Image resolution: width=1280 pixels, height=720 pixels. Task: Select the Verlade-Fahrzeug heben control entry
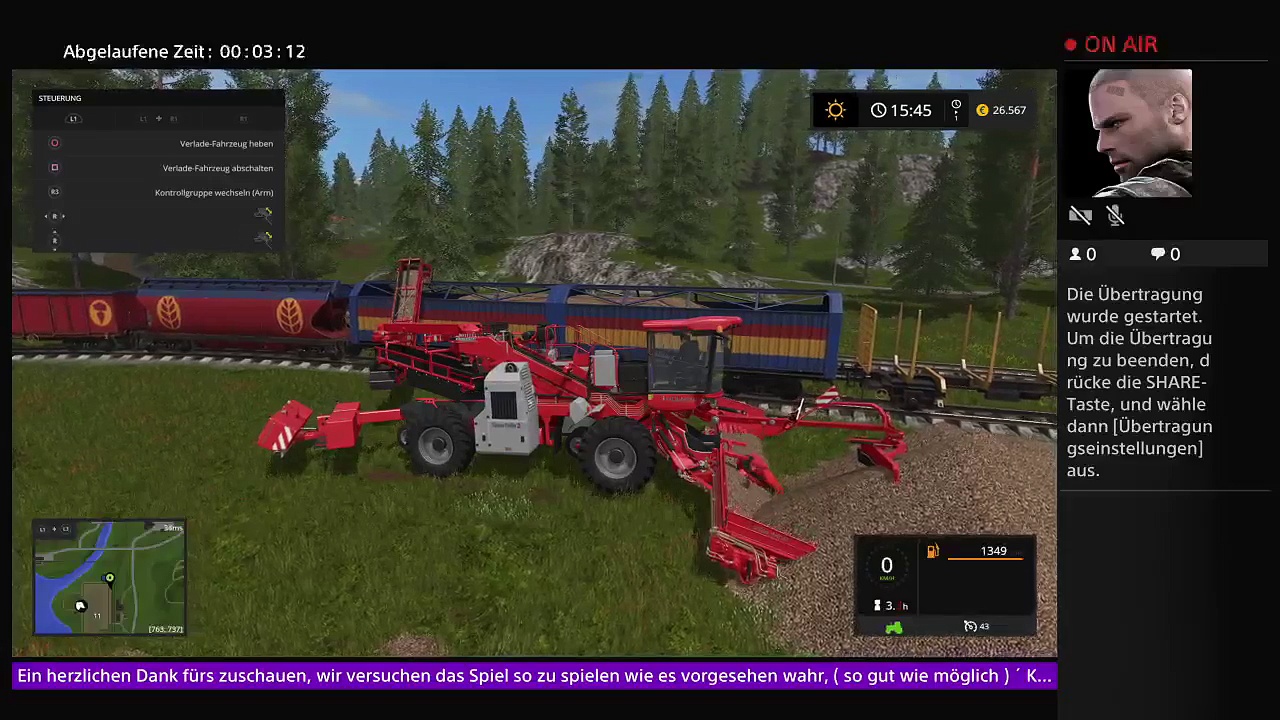[226, 143]
